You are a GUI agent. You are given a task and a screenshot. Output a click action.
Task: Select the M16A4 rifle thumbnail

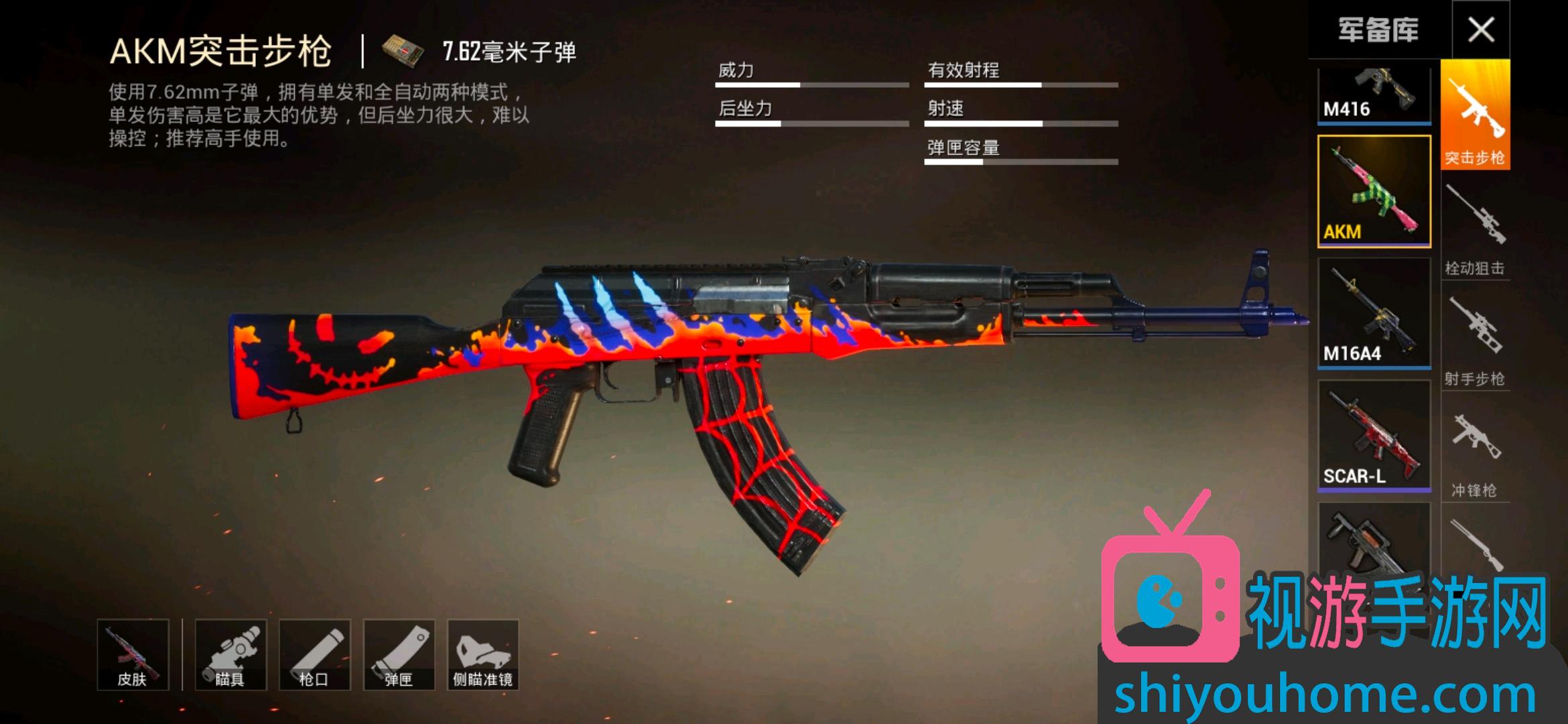[x=1374, y=313]
